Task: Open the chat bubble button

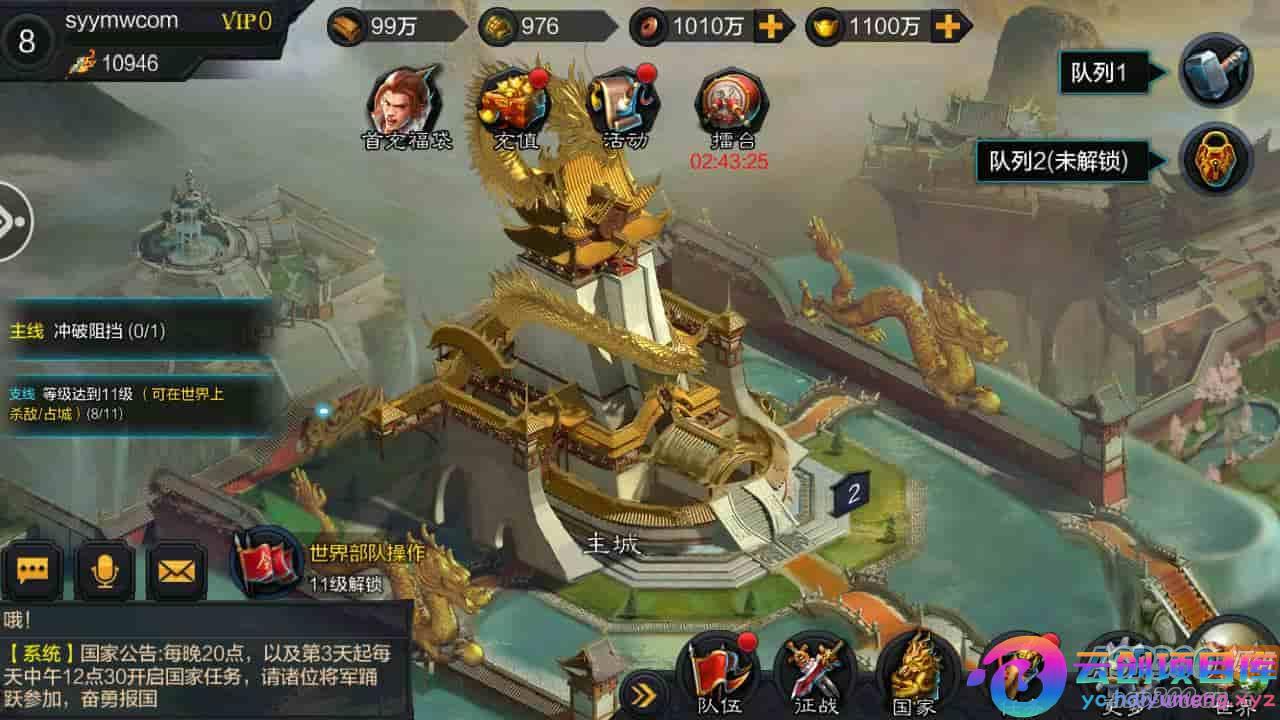Action: (x=33, y=570)
